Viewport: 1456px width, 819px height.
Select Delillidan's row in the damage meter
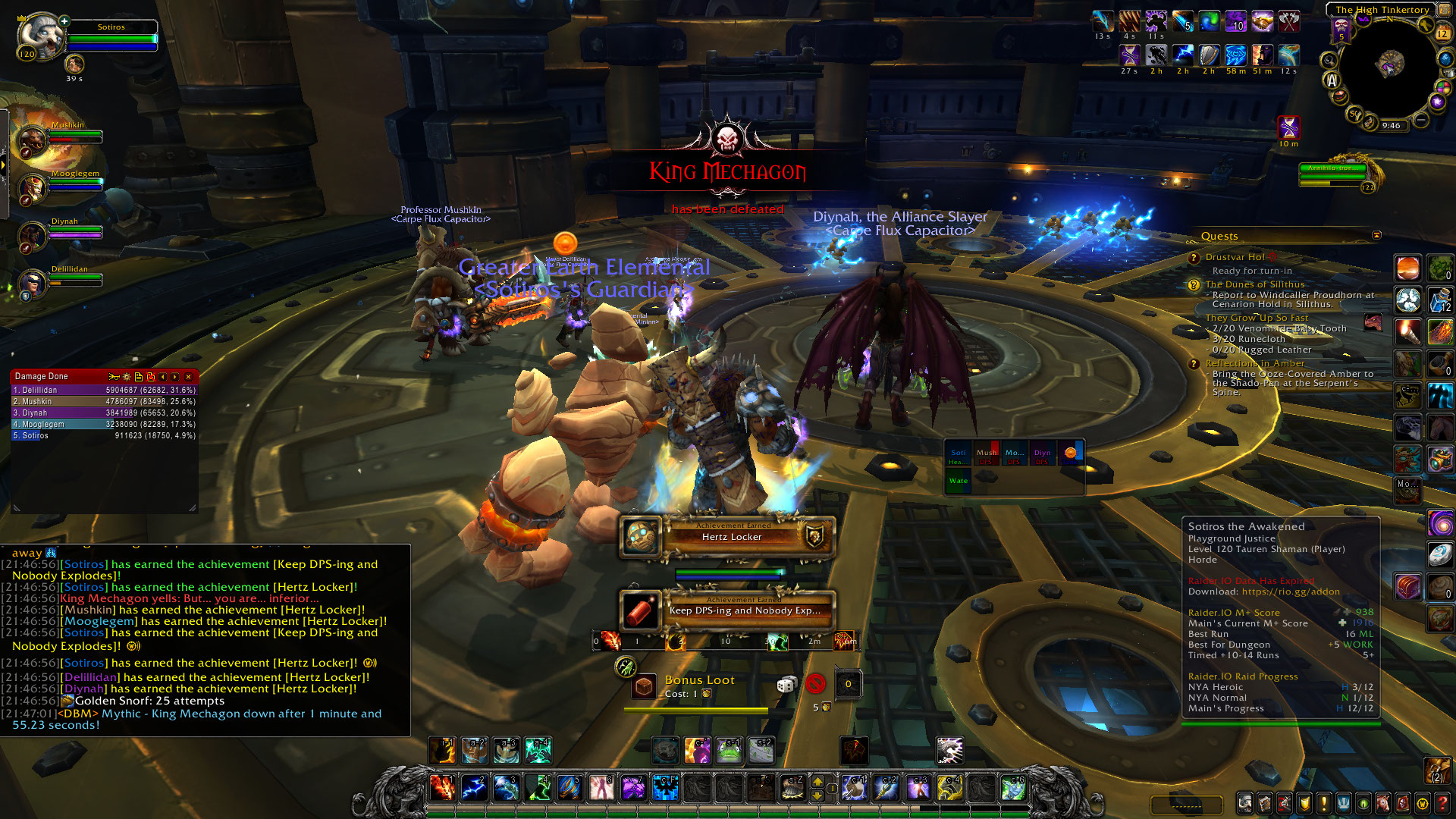[104, 390]
